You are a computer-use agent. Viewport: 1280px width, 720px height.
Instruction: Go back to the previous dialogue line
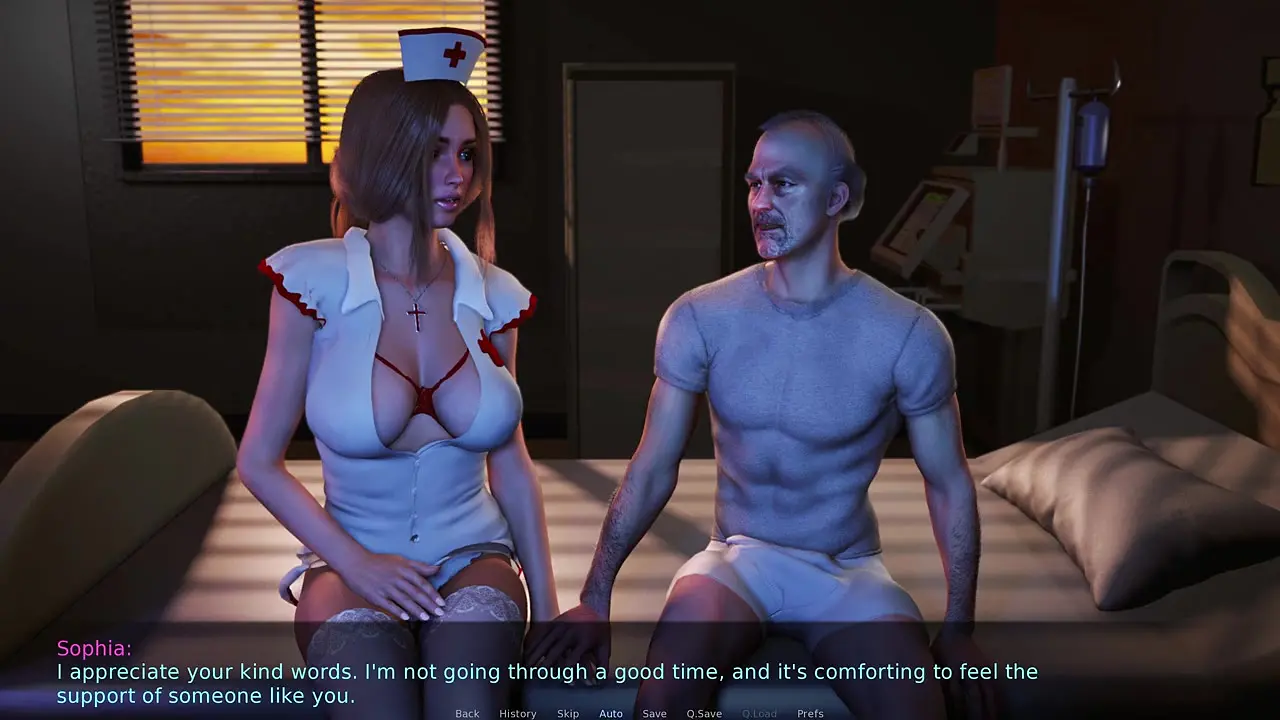[467, 713]
